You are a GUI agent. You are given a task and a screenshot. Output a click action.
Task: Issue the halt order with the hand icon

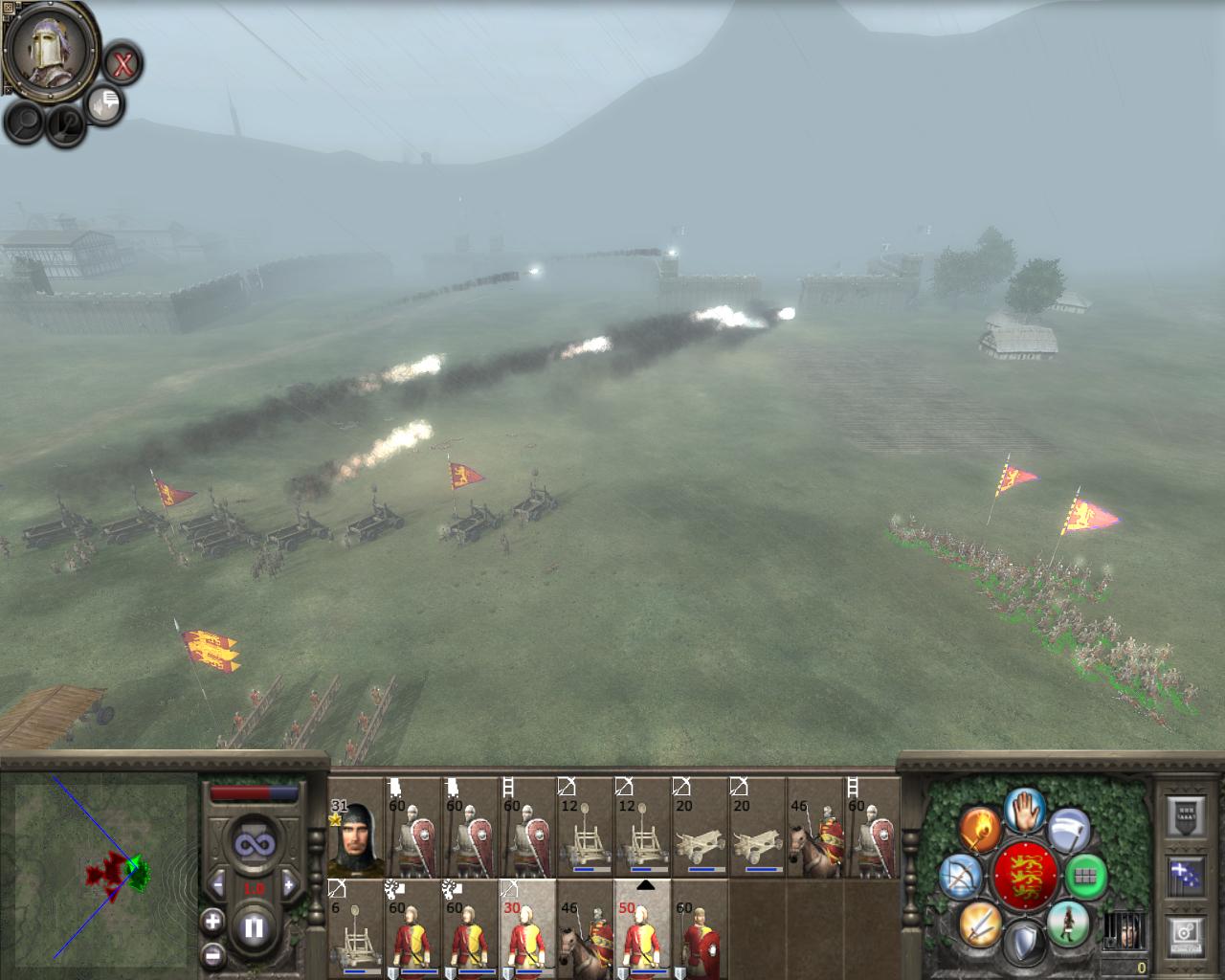point(1025,811)
